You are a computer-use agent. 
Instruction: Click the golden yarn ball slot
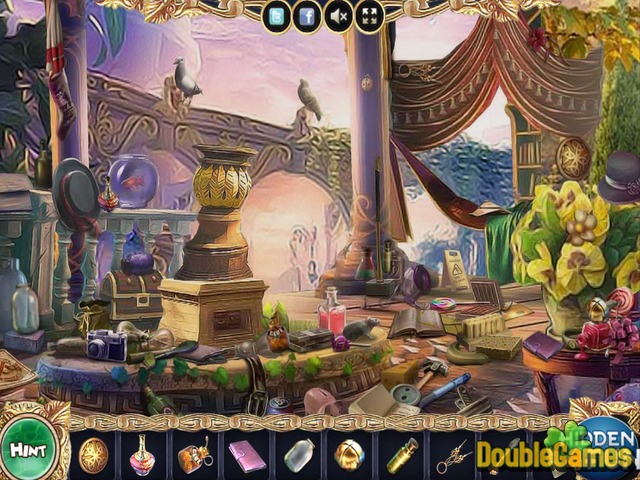point(350,455)
